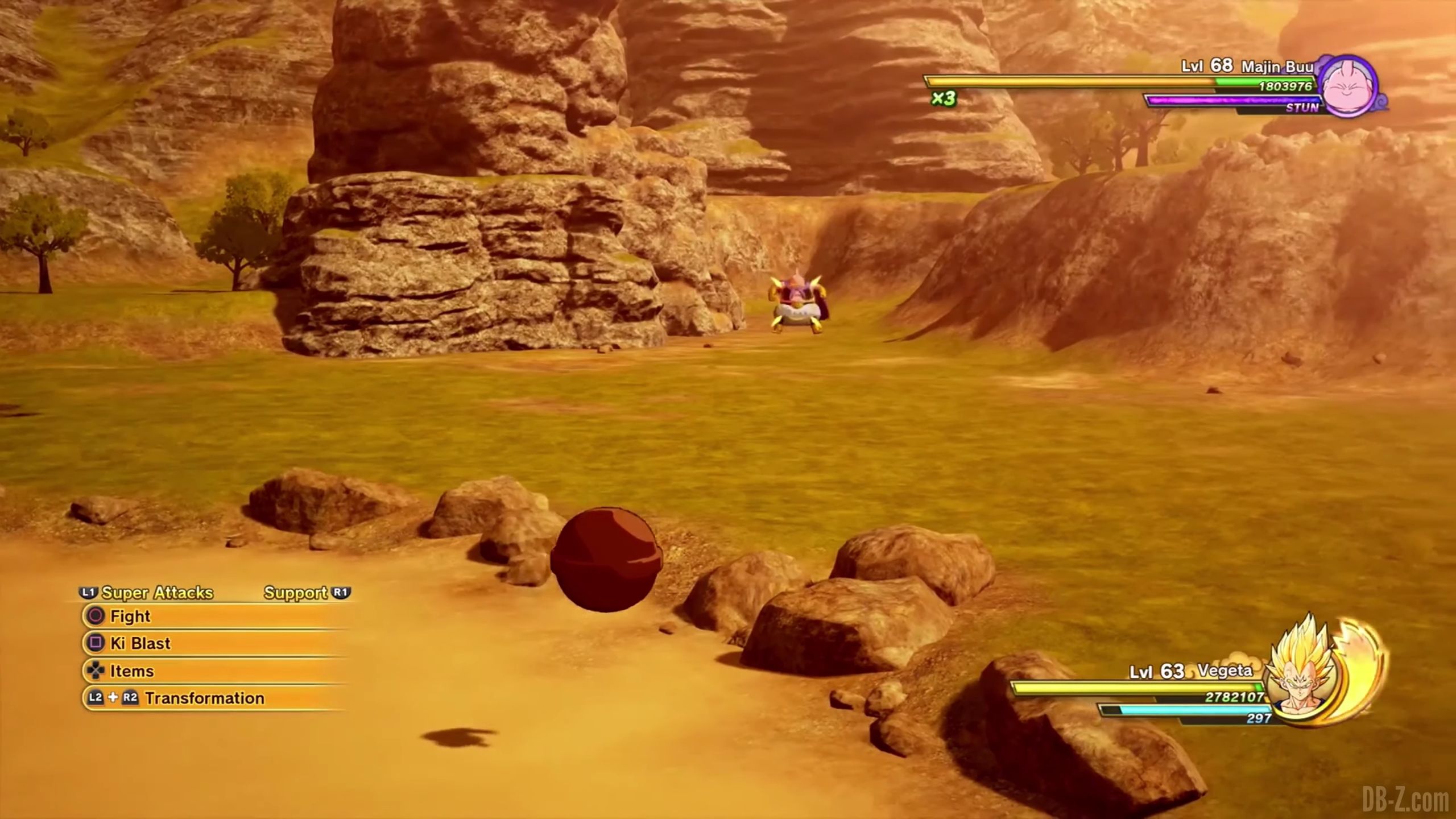Switch to the Support palette
The image size is (1456, 819).
point(296,593)
